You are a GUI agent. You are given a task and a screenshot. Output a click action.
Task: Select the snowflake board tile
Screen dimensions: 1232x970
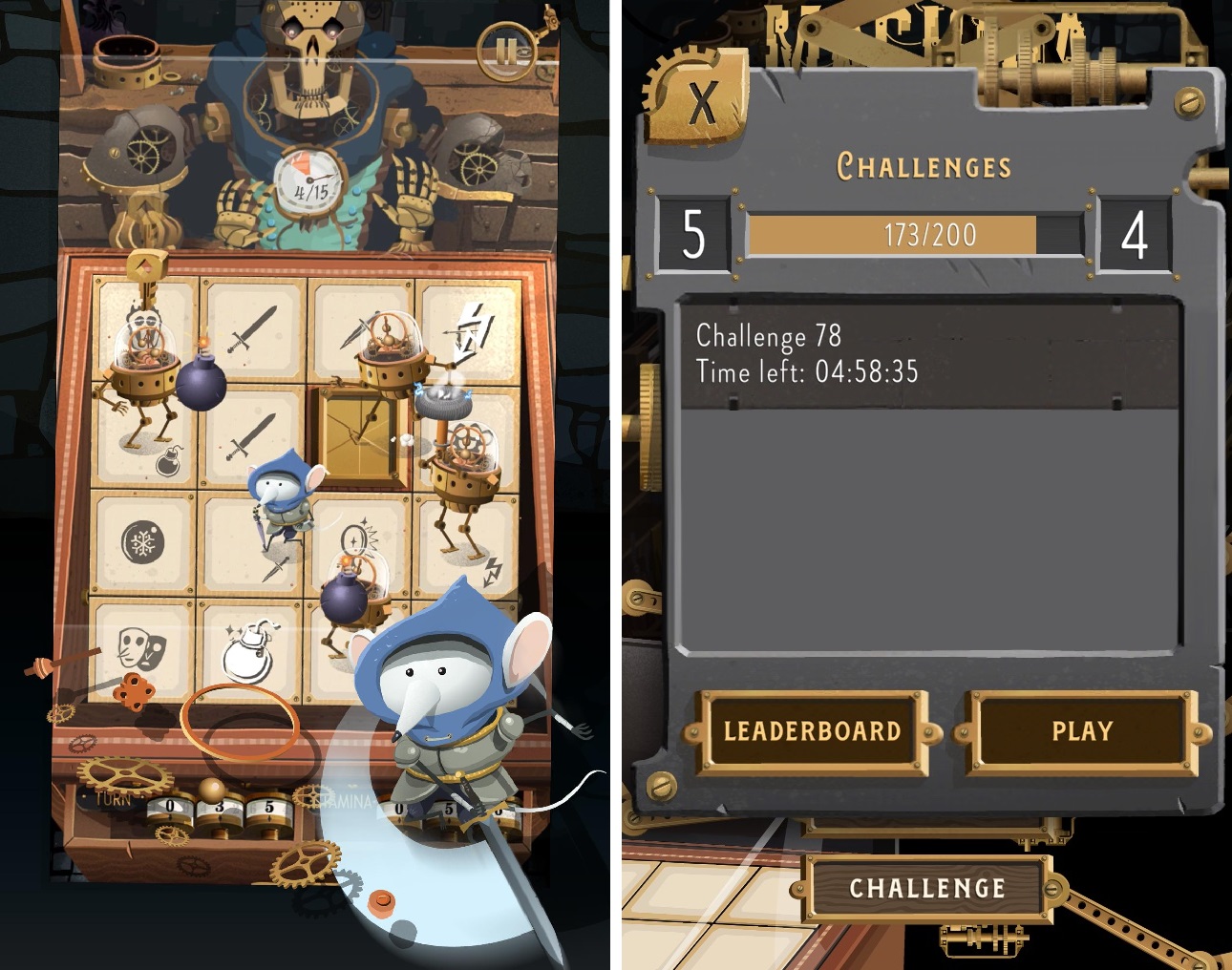pyautogui.click(x=143, y=543)
